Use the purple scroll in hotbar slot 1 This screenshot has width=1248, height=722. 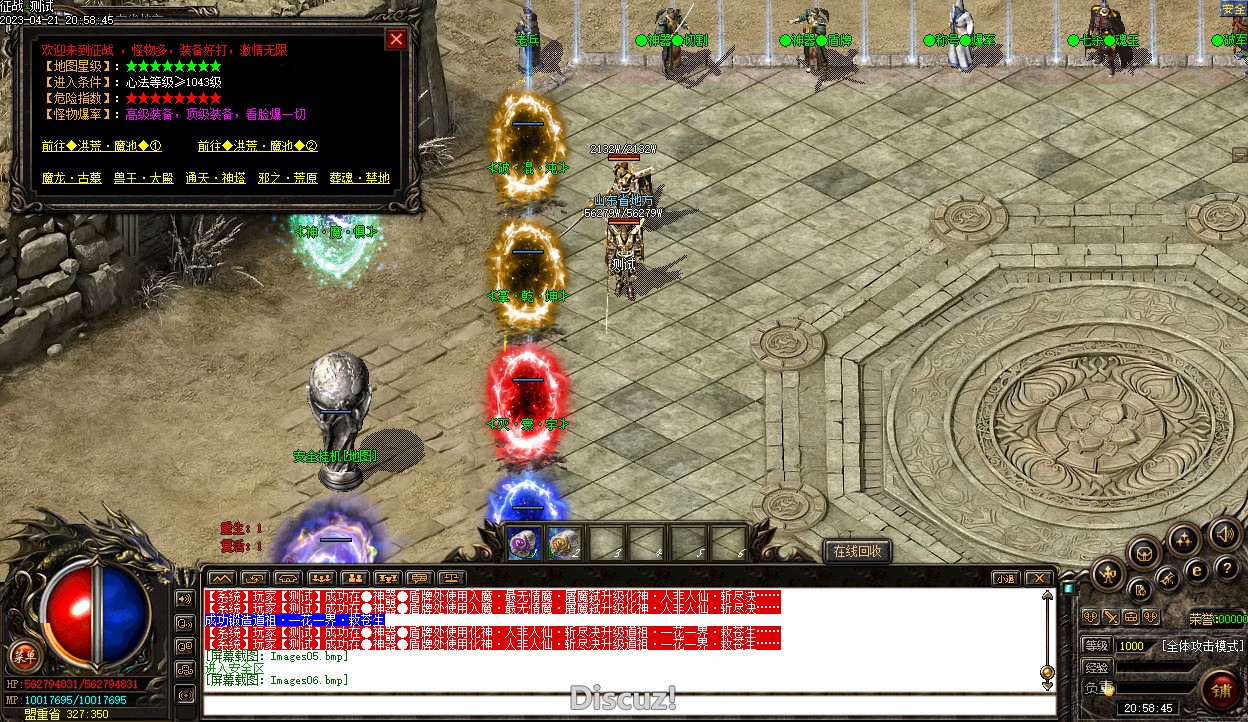click(524, 543)
